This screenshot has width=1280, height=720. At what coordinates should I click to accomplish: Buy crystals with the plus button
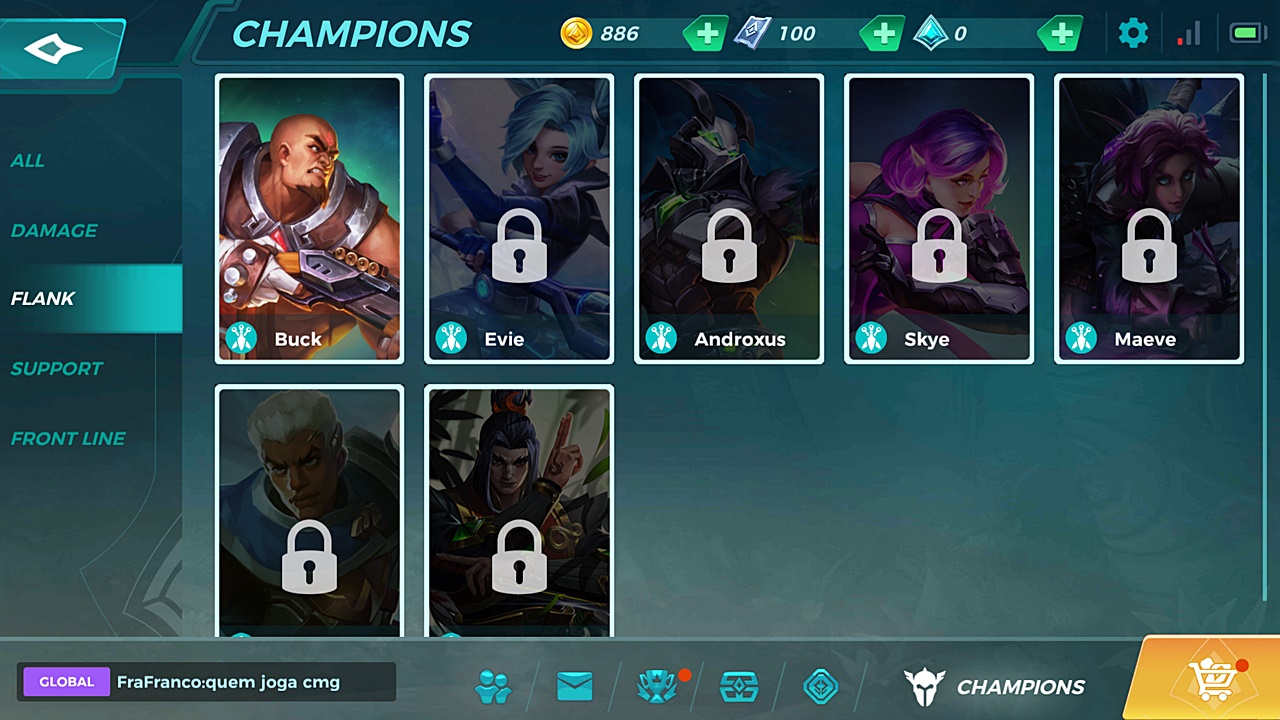1061,34
